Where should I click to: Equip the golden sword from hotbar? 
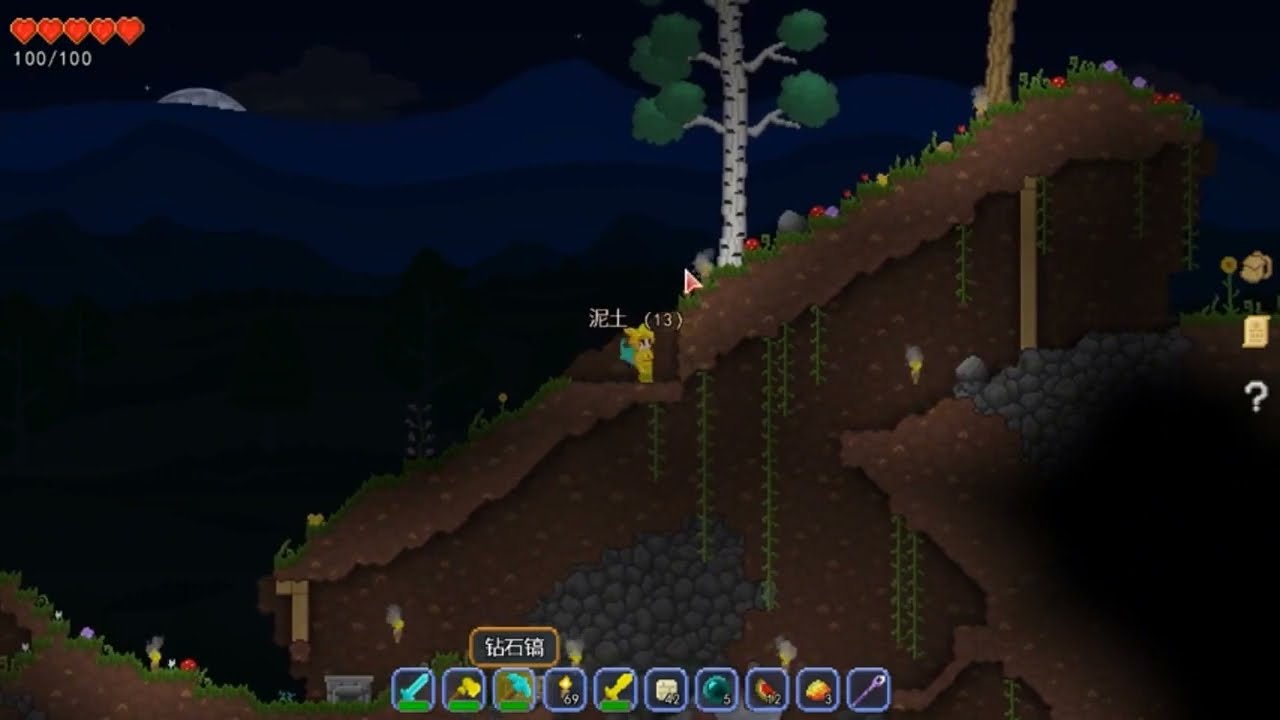tap(615, 689)
